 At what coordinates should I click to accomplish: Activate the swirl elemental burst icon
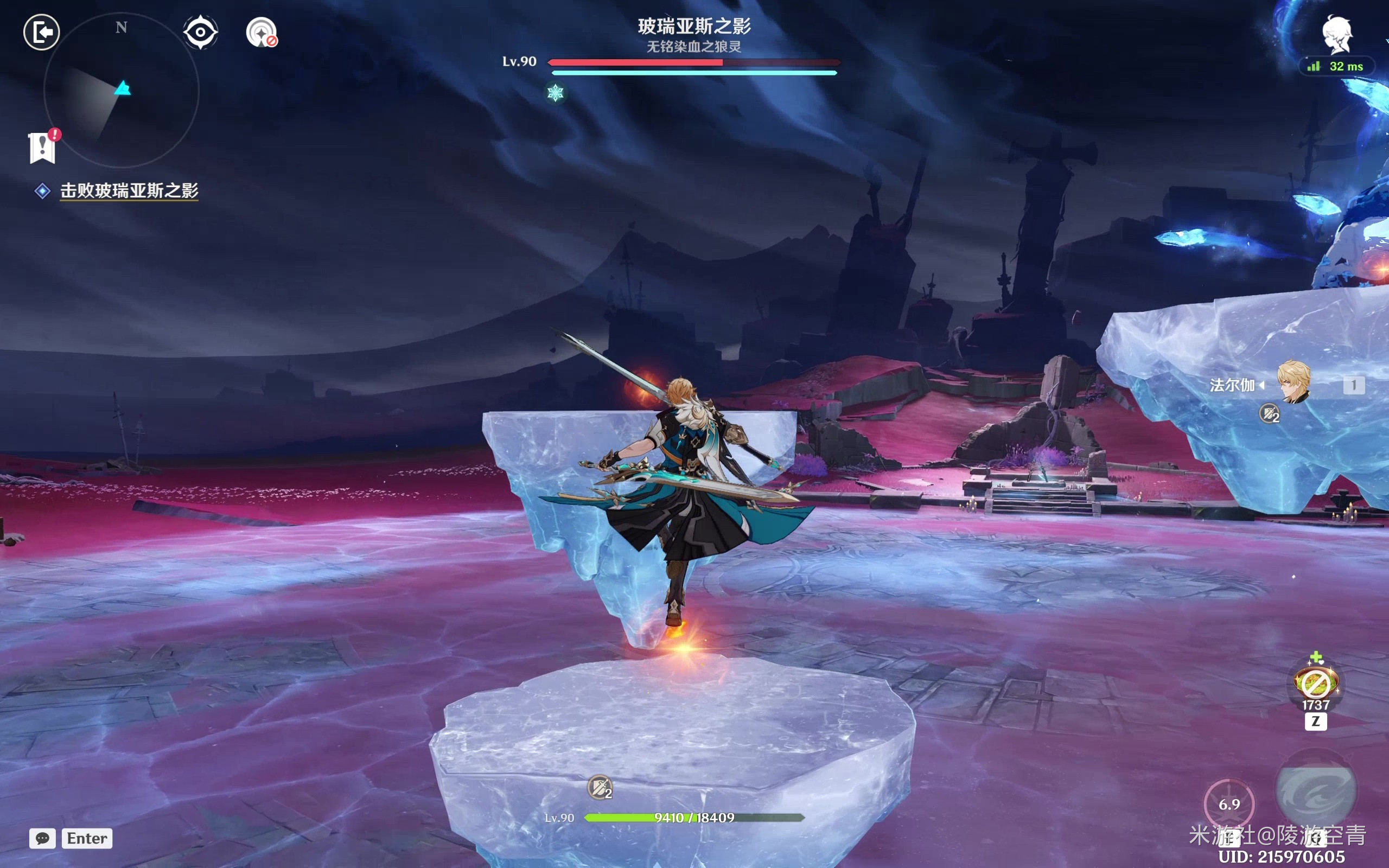coord(1316,791)
